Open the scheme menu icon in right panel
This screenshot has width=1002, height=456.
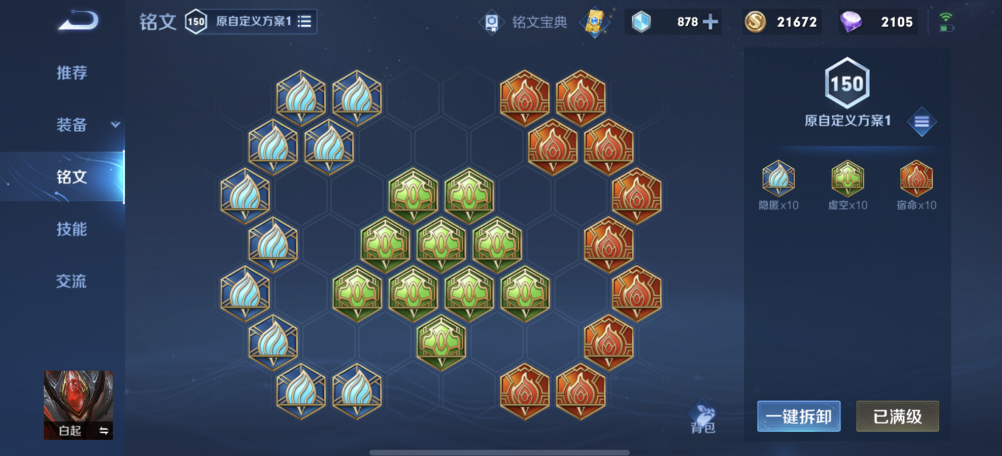click(921, 122)
